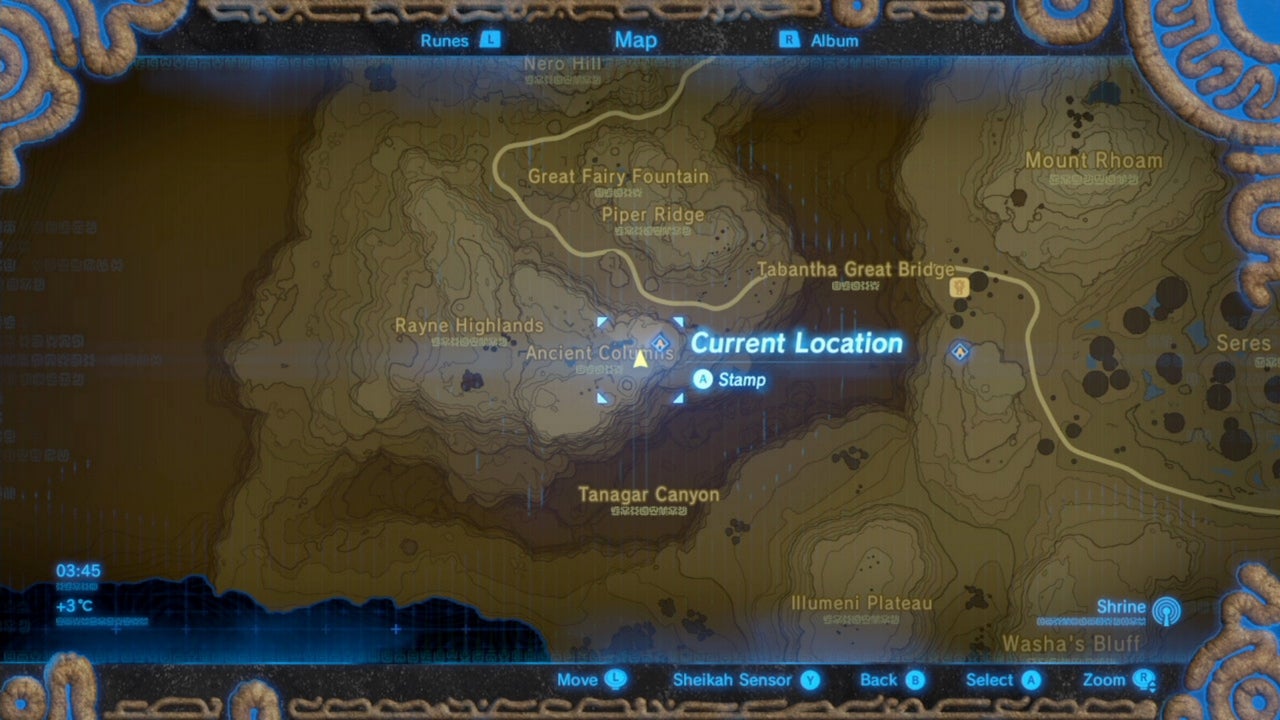Click the A button icon next to Stamp
This screenshot has width=1280, height=720.
pyautogui.click(x=703, y=380)
